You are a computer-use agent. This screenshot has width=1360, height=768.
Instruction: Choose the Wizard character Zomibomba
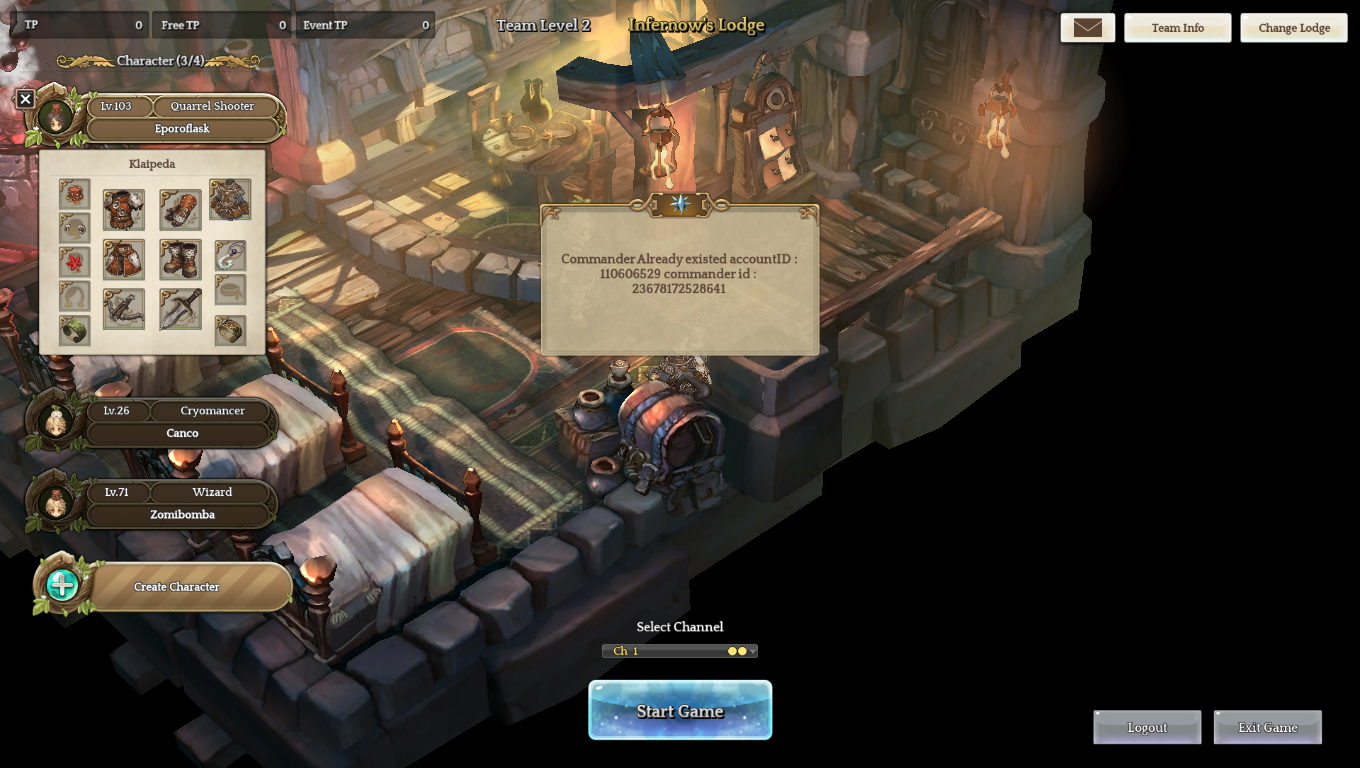point(182,514)
